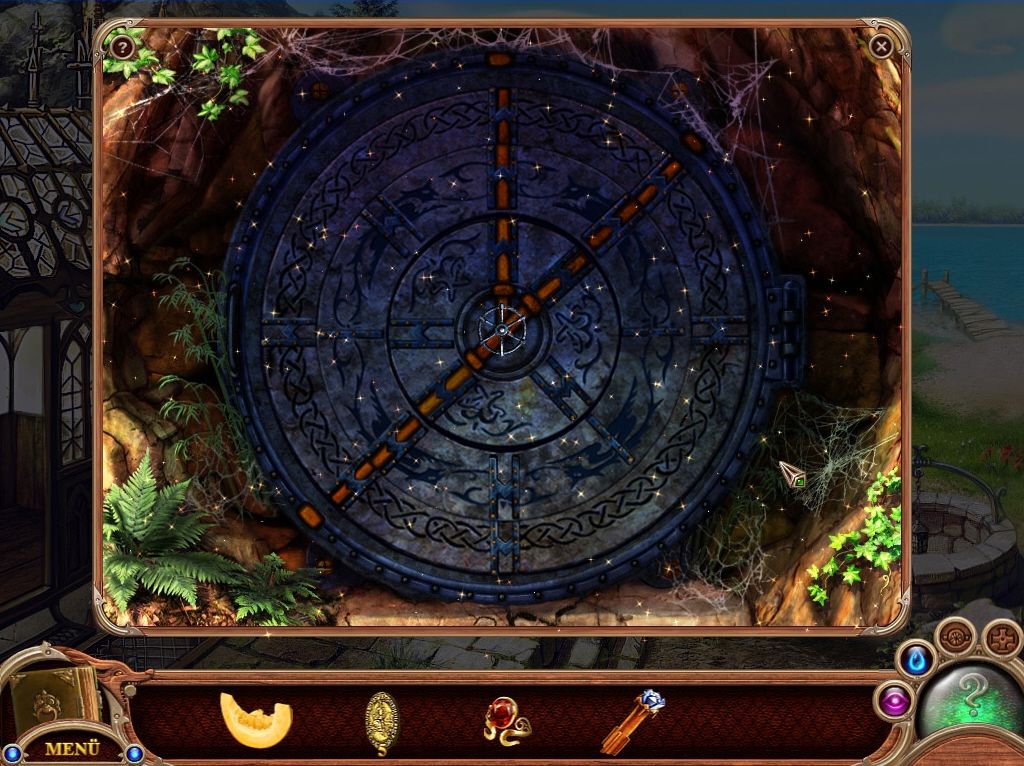
Task: Click the purple eye orb button
Action: 895,700
